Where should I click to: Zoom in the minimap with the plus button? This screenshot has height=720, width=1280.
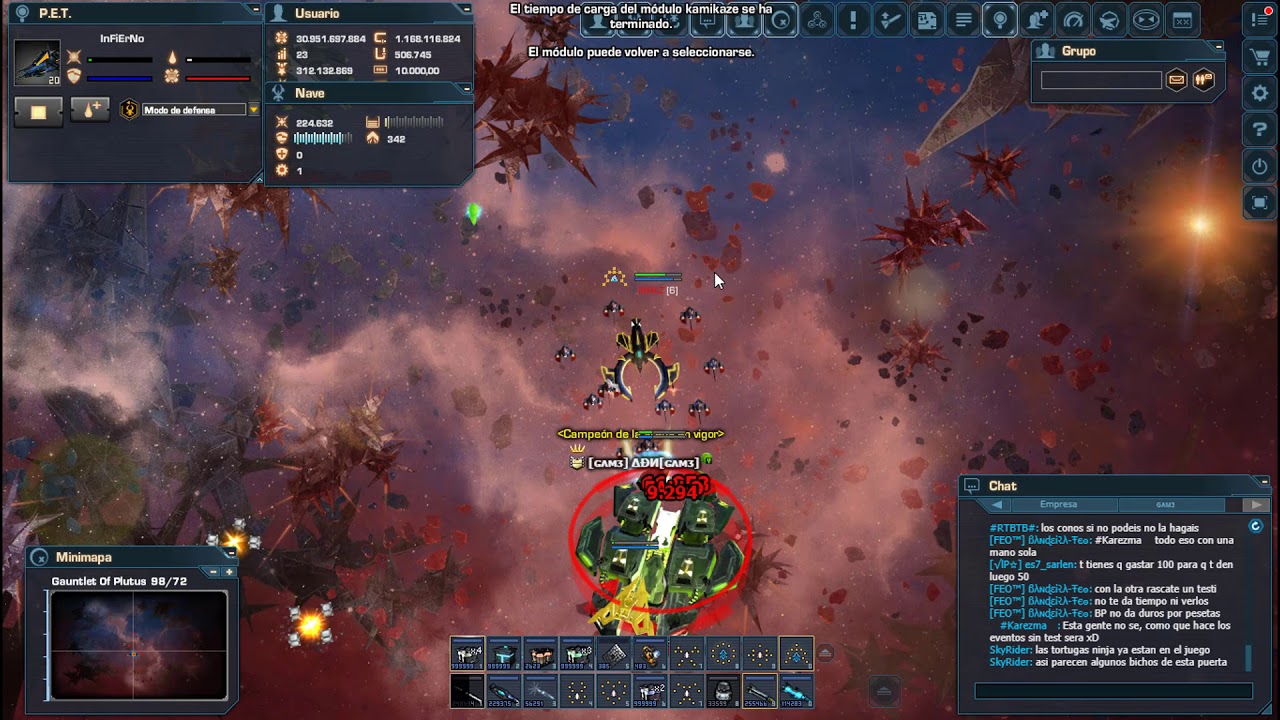click(x=229, y=572)
